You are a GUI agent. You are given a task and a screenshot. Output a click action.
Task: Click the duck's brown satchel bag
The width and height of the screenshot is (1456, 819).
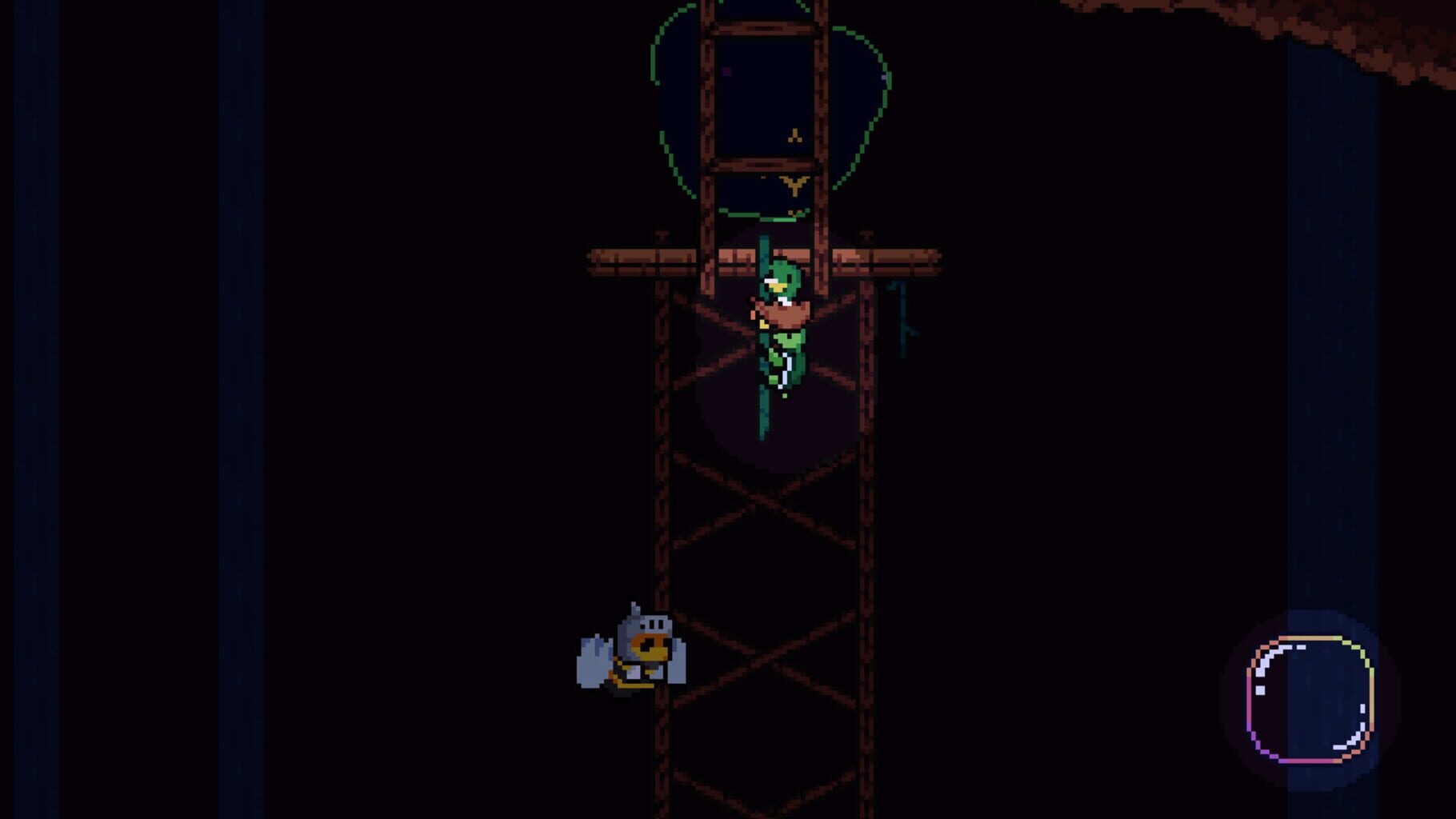click(782, 314)
